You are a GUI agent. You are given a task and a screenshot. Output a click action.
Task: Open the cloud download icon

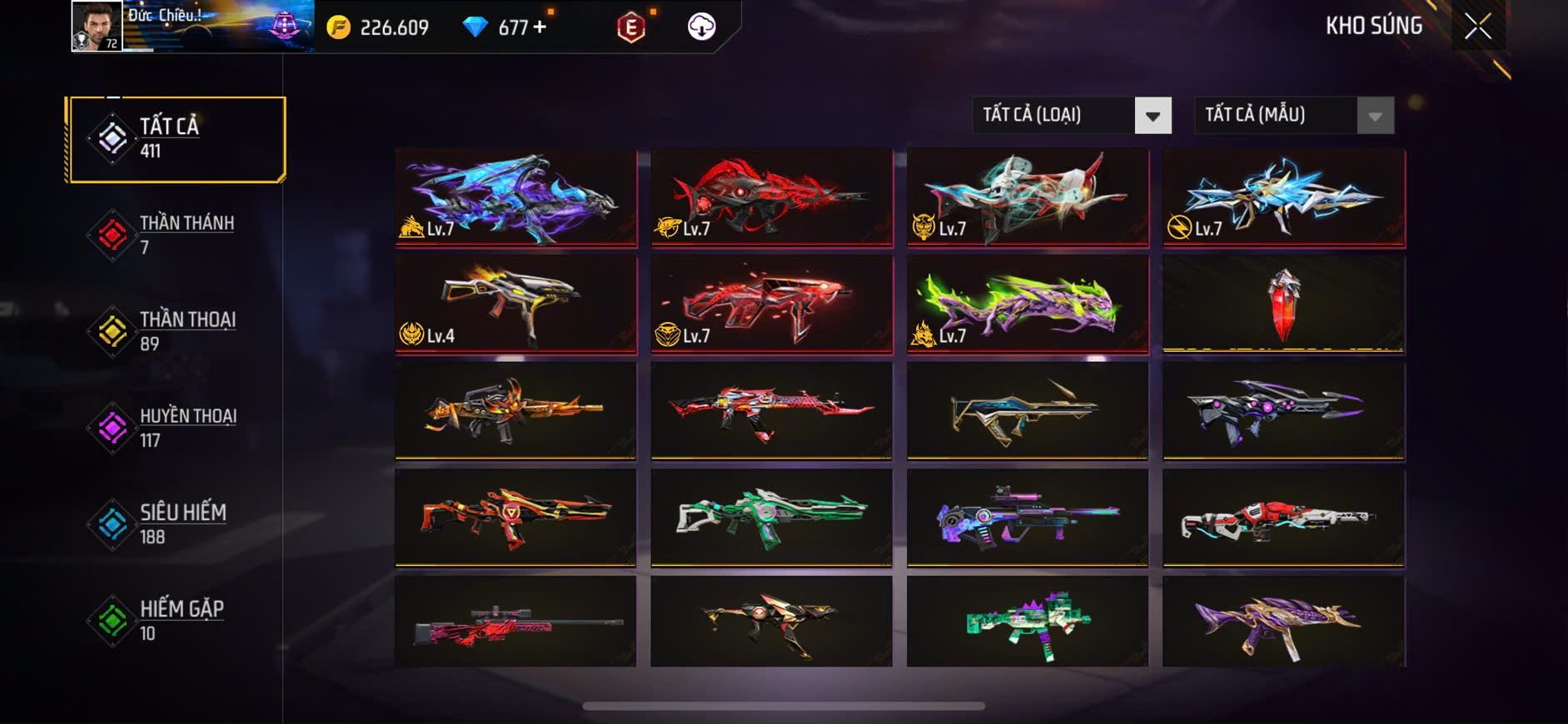point(701,27)
